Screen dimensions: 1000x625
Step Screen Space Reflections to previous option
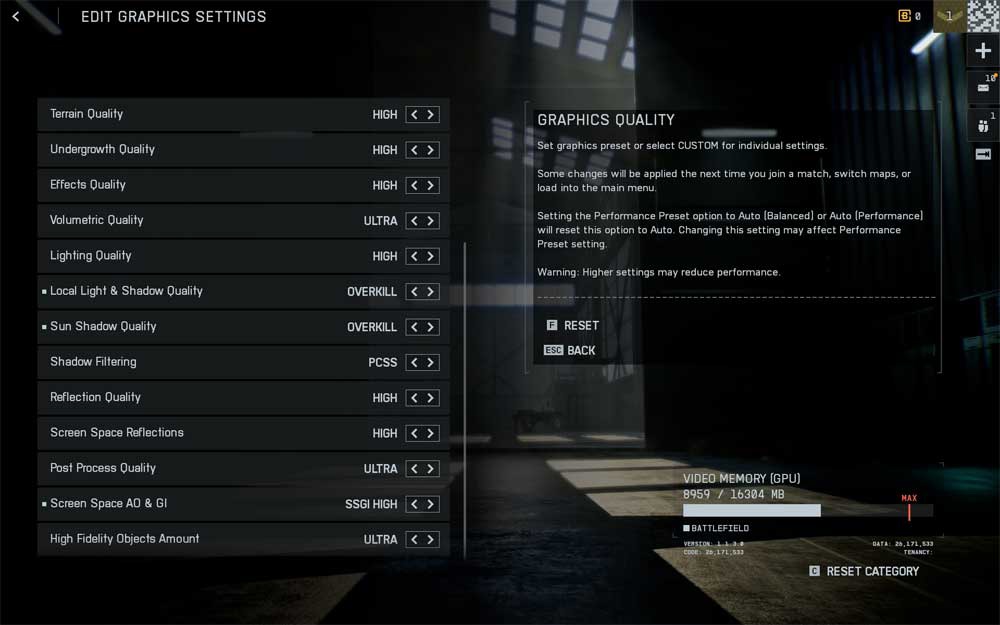click(414, 433)
